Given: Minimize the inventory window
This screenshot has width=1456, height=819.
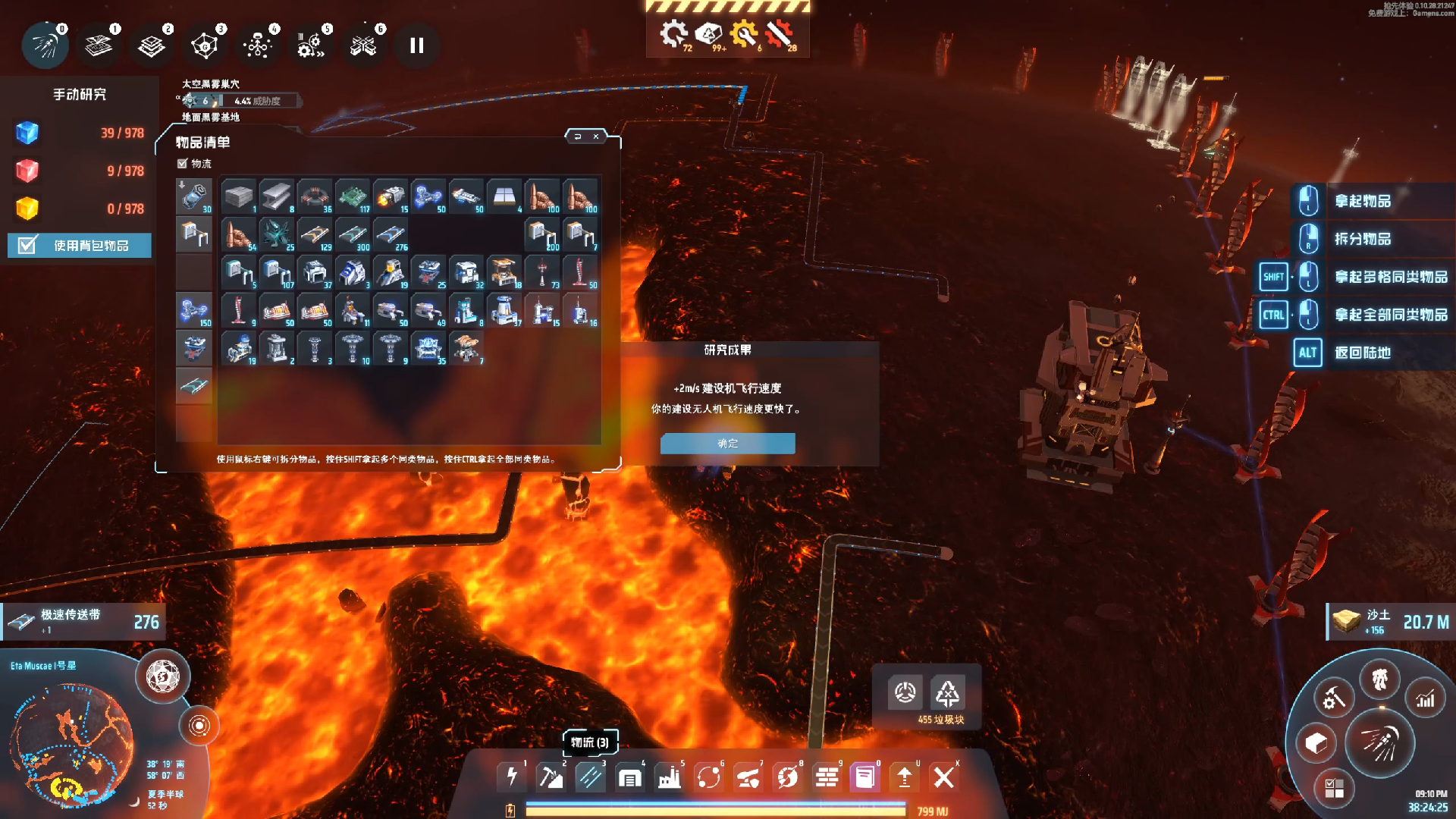Looking at the screenshot, I should coord(578,136).
